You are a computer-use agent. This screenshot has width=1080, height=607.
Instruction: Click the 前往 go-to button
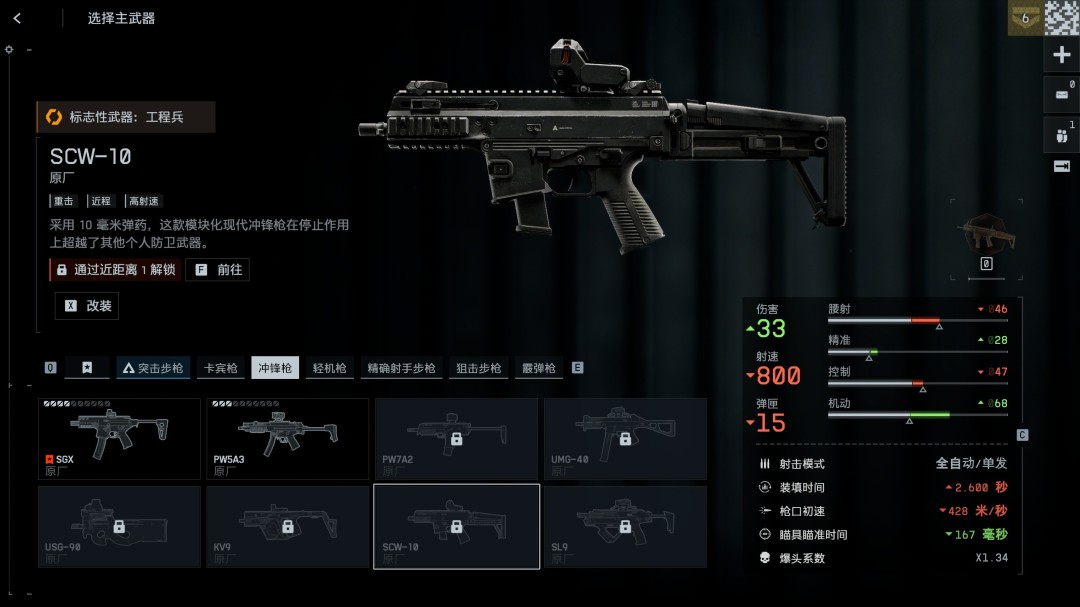click(x=217, y=270)
